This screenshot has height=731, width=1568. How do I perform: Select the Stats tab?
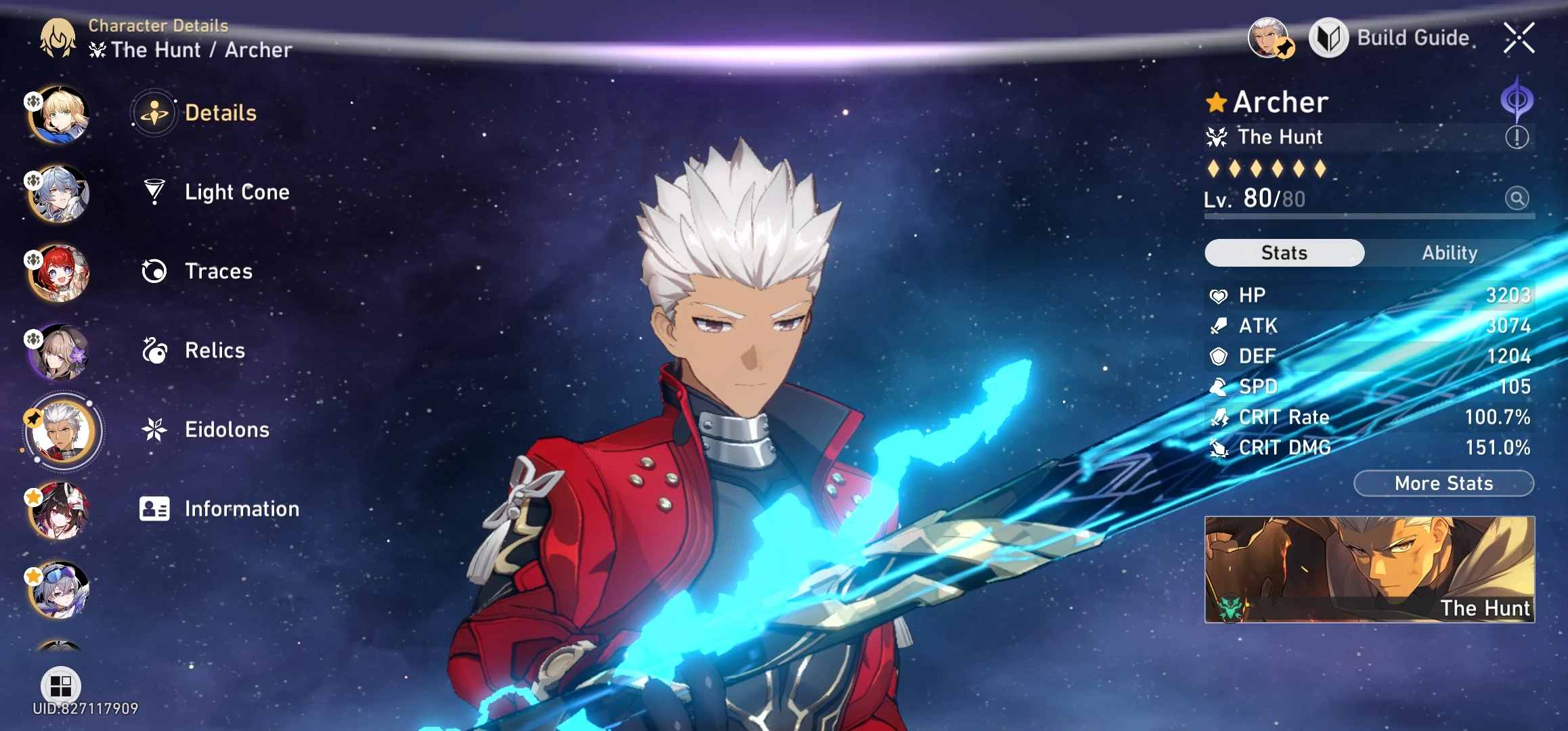[1284, 252]
